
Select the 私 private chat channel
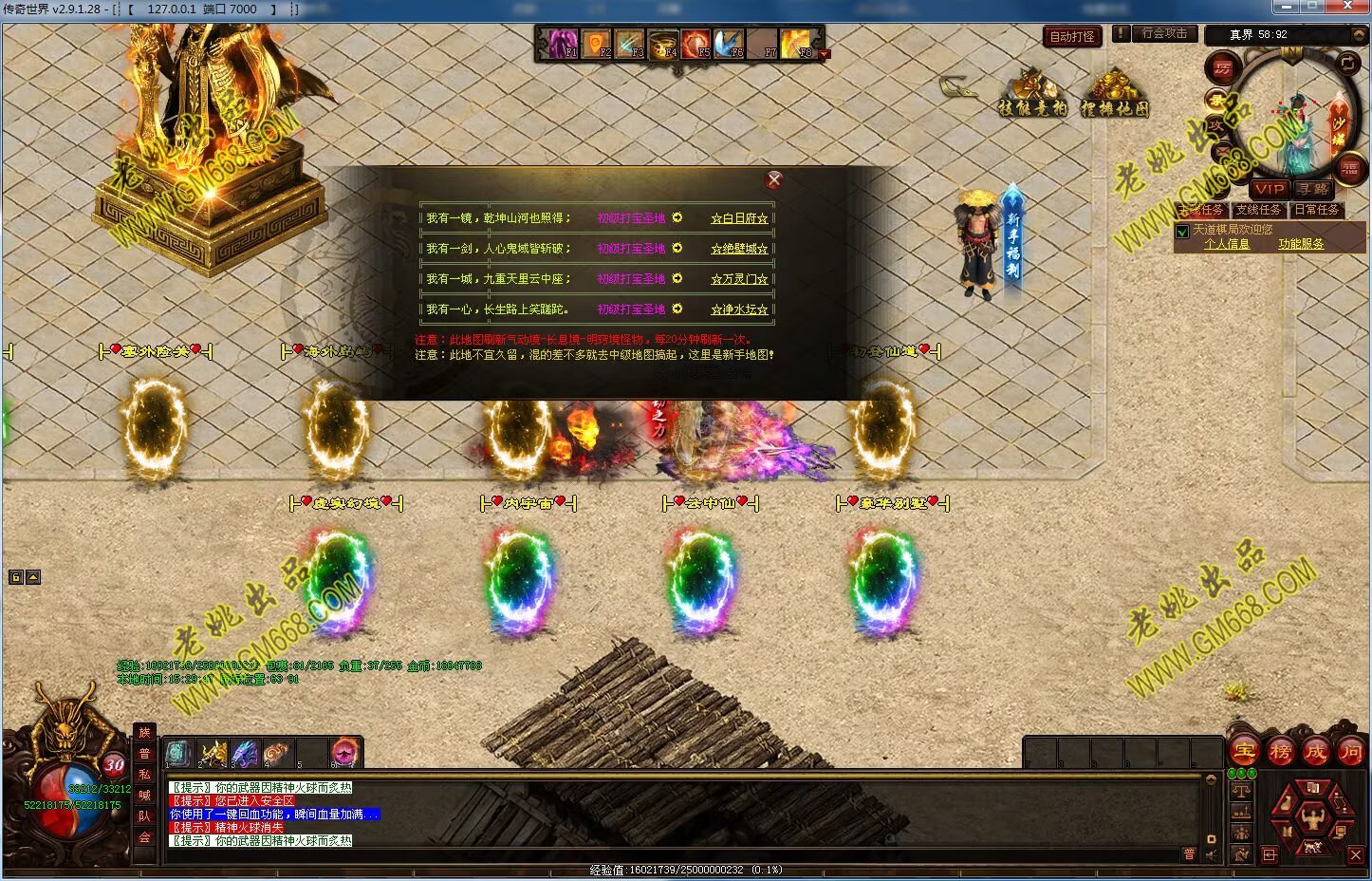(144, 774)
